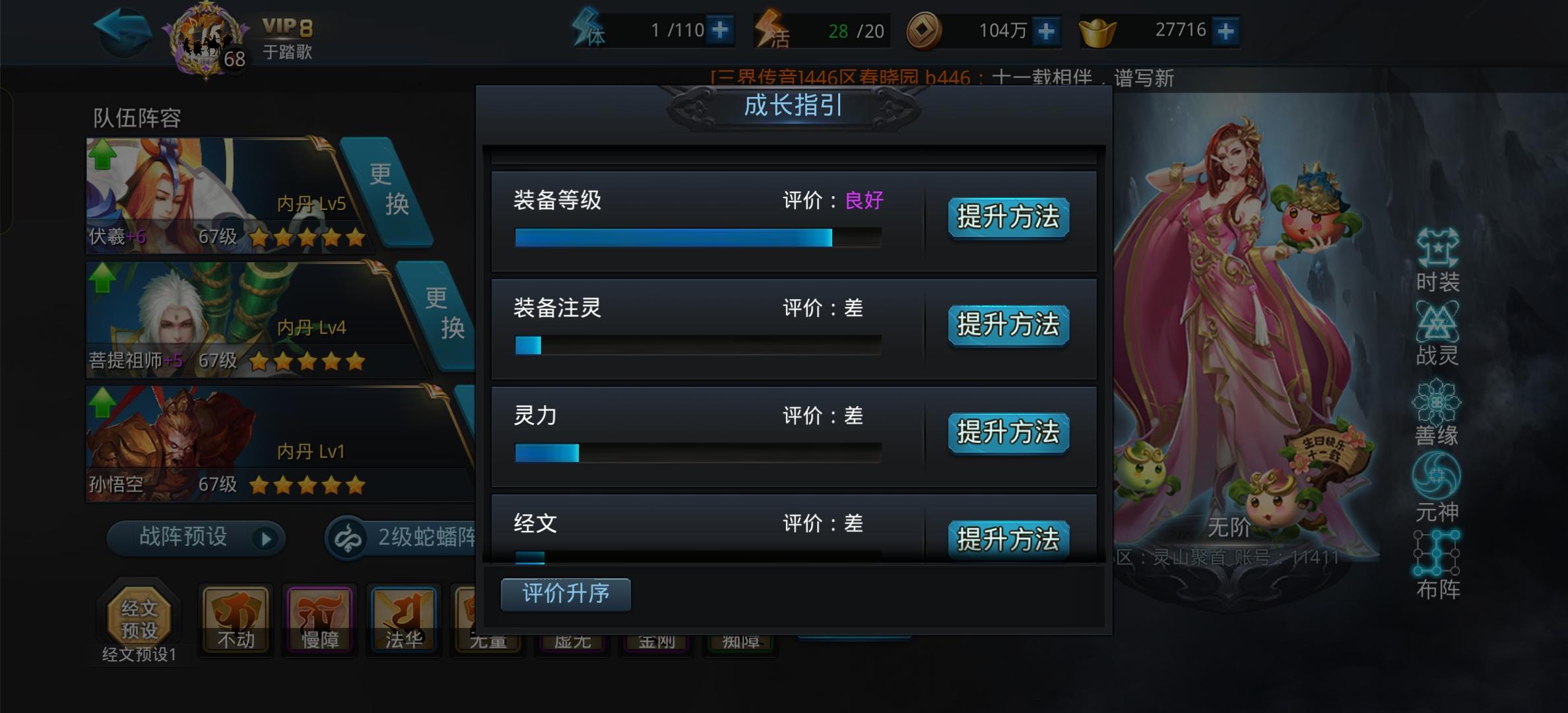
Task: Tap the back arrow at top left
Action: pyautogui.click(x=122, y=30)
